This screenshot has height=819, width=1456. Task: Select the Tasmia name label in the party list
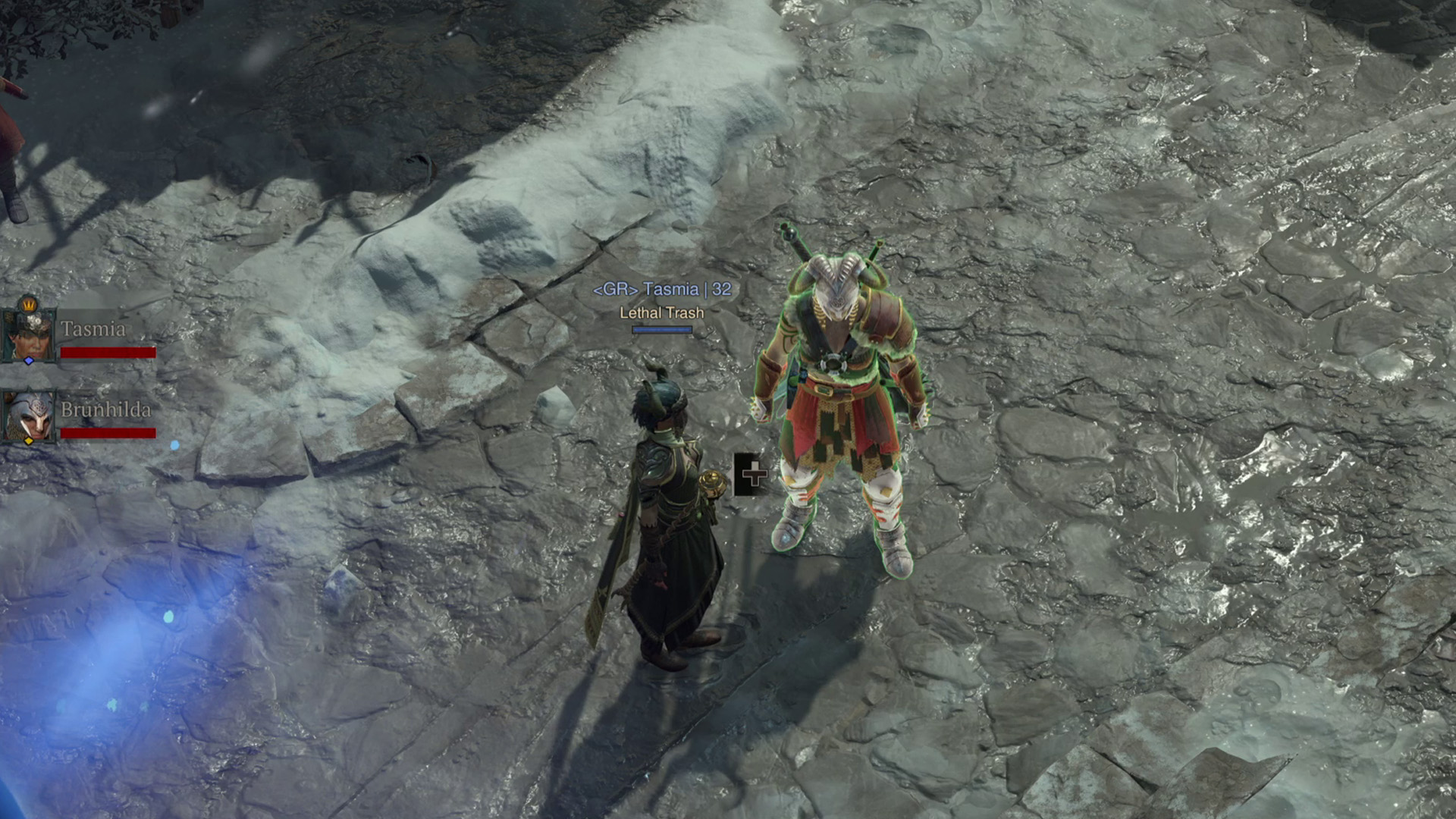coord(93,328)
